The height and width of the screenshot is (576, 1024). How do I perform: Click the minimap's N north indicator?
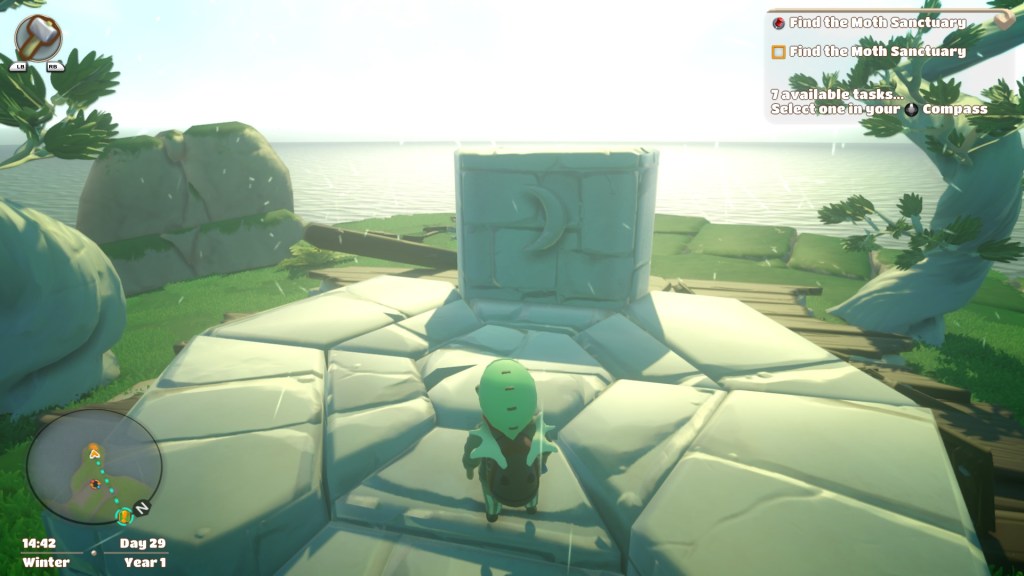coord(143,508)
